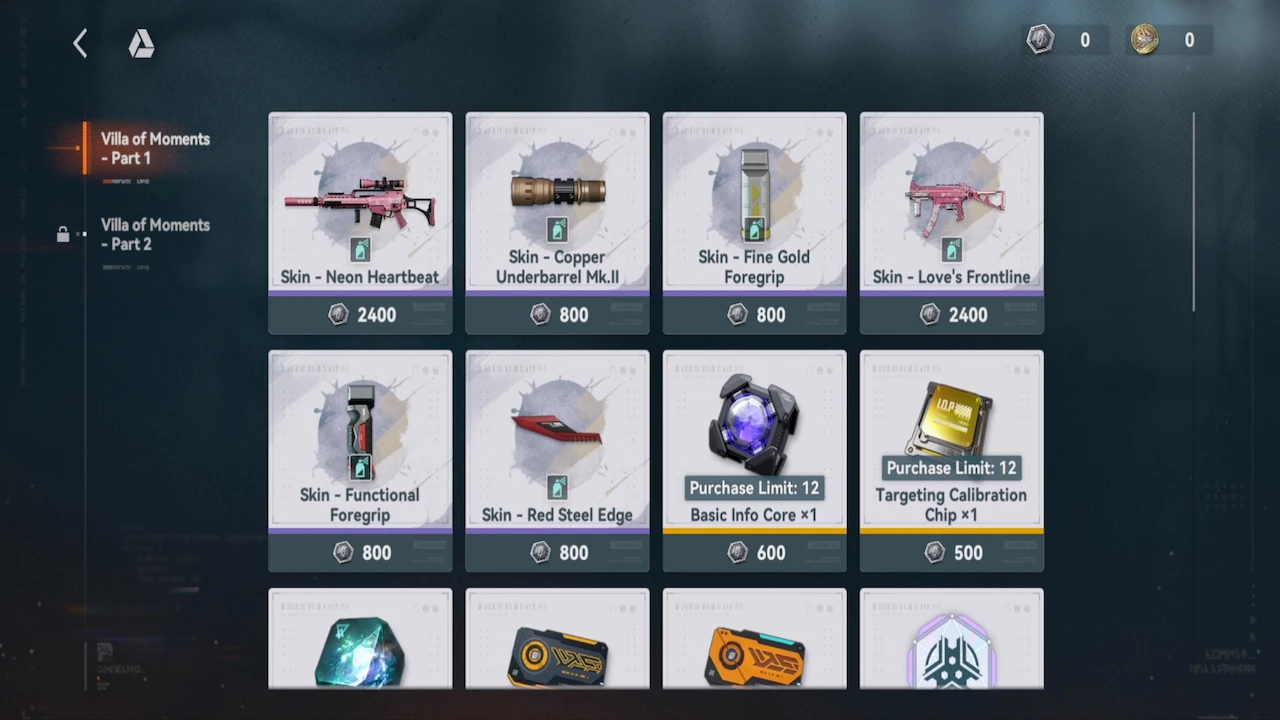Click the silver currency counter

coord(1066,40)
